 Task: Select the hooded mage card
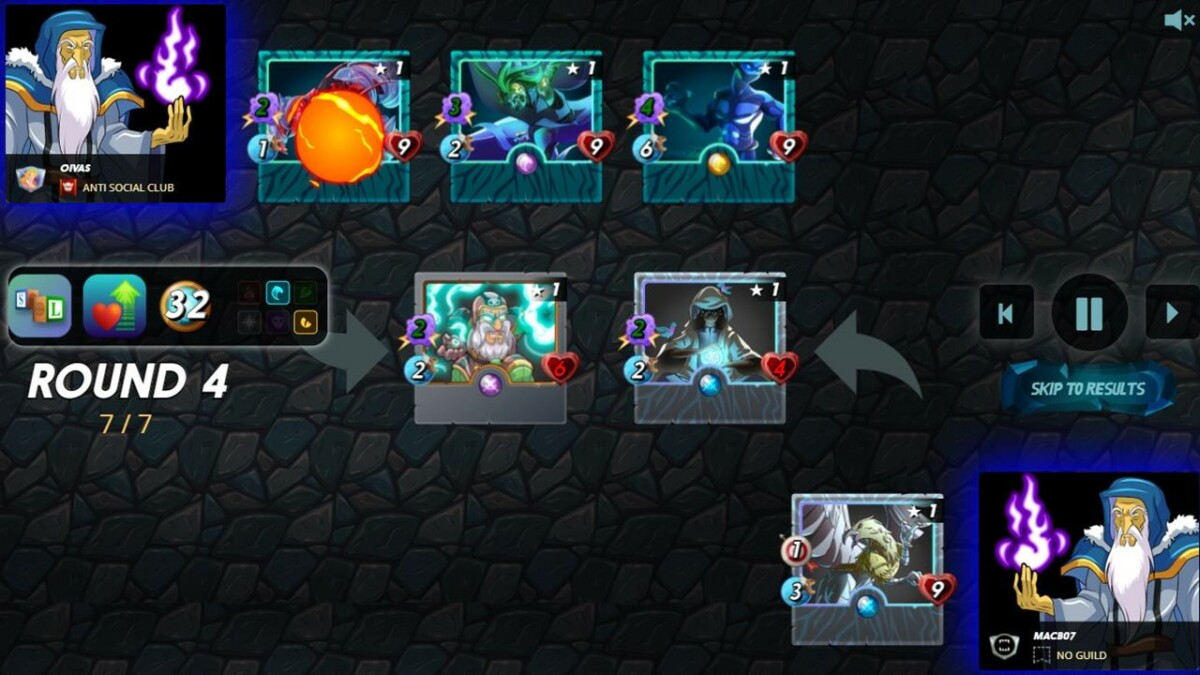[710, 345]
